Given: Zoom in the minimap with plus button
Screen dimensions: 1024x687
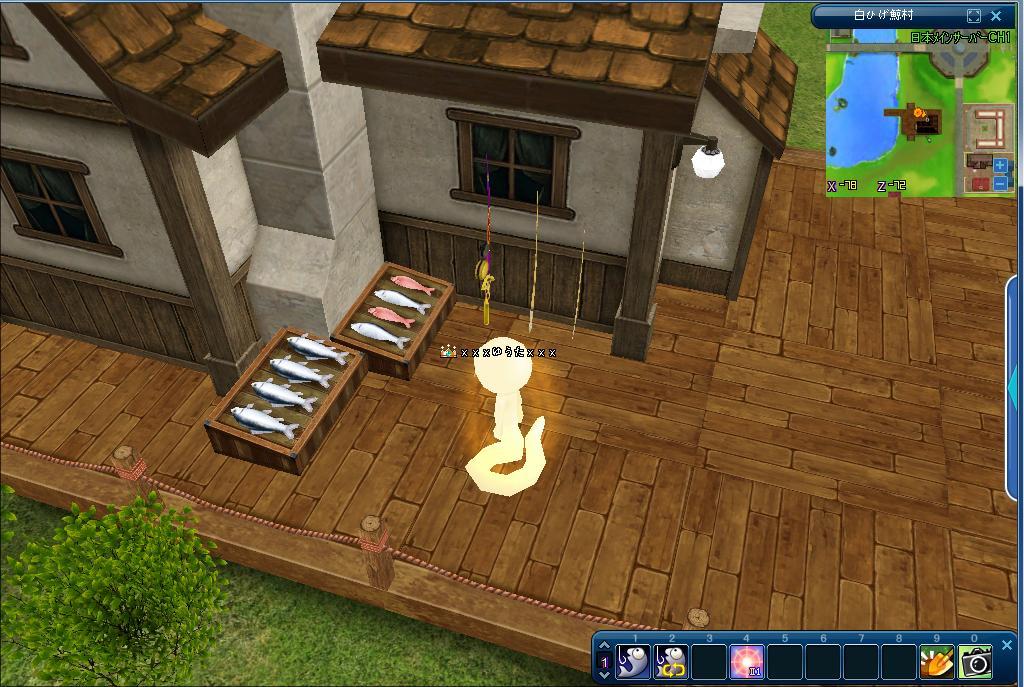Looking at the screenshot, I should 1001,166.
